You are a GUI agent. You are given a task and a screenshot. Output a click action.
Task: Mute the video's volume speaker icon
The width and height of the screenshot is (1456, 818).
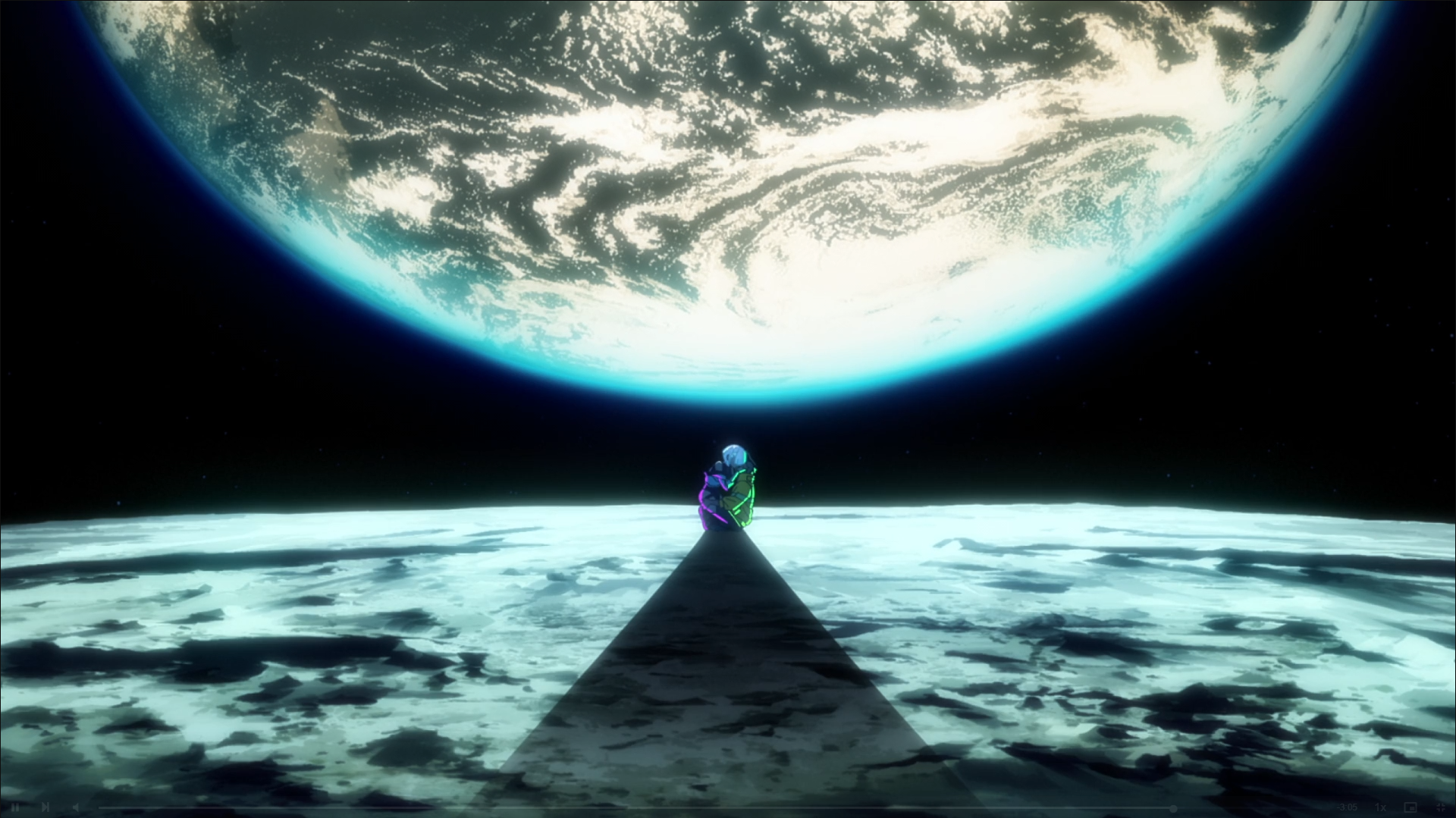coord(76,807)
